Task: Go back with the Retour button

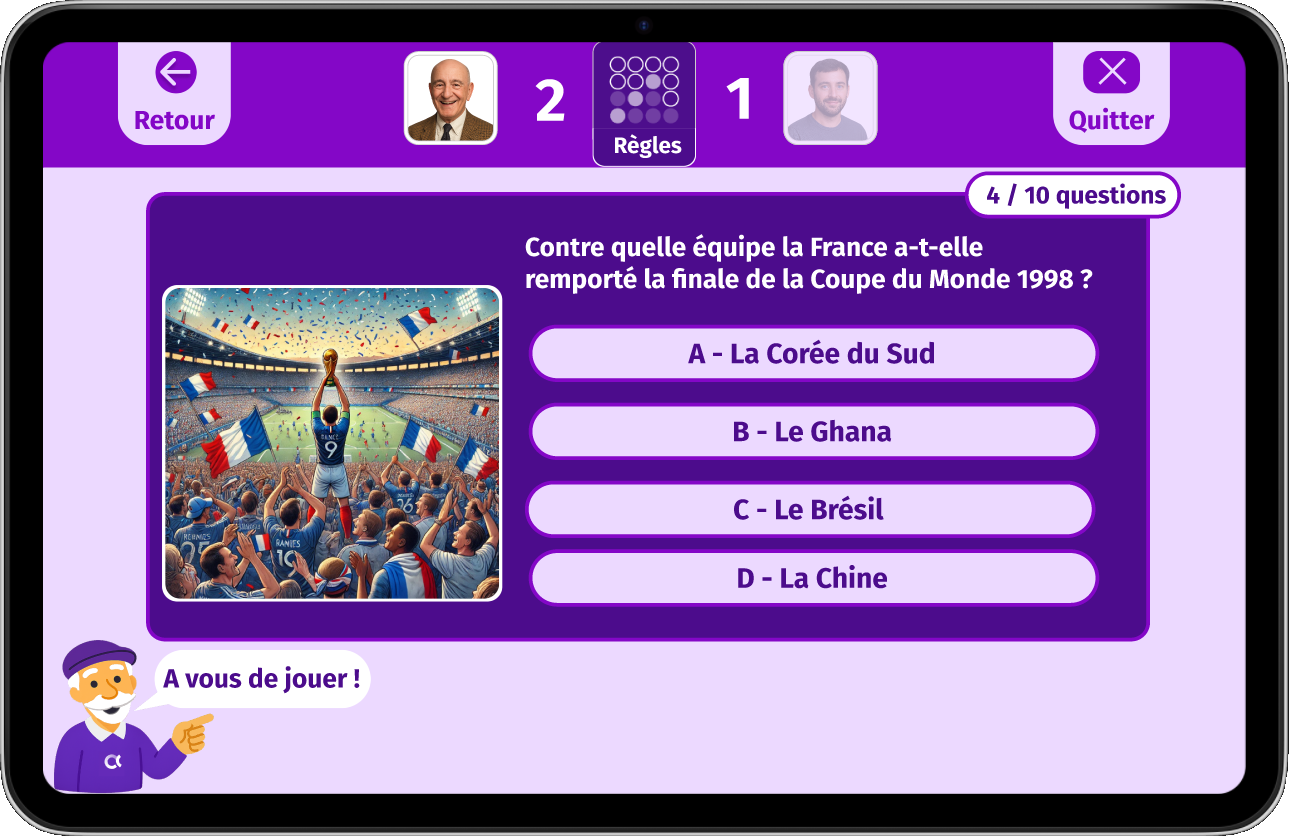Action: pyautogui.click(x=175, y=94)
